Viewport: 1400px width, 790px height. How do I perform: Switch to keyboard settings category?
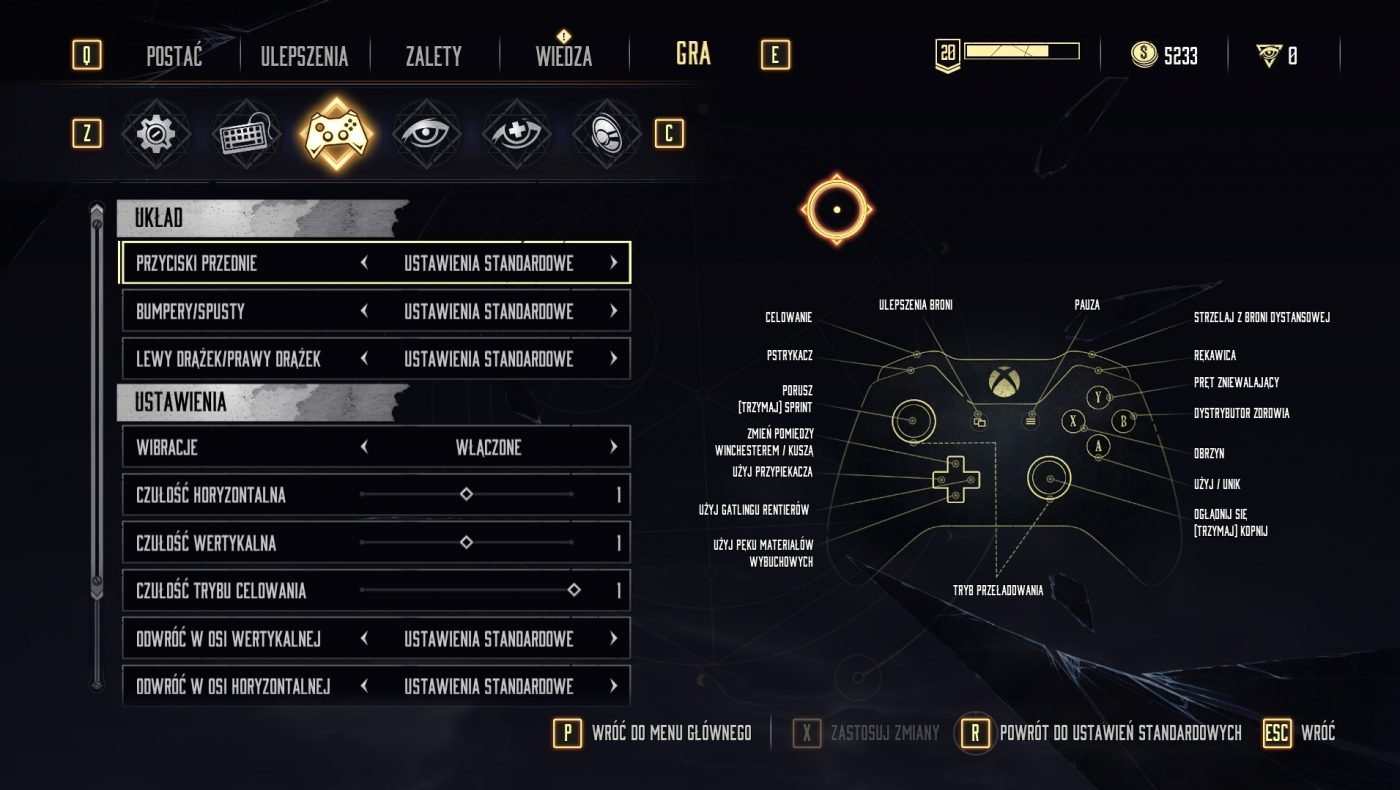coord(246,134)
